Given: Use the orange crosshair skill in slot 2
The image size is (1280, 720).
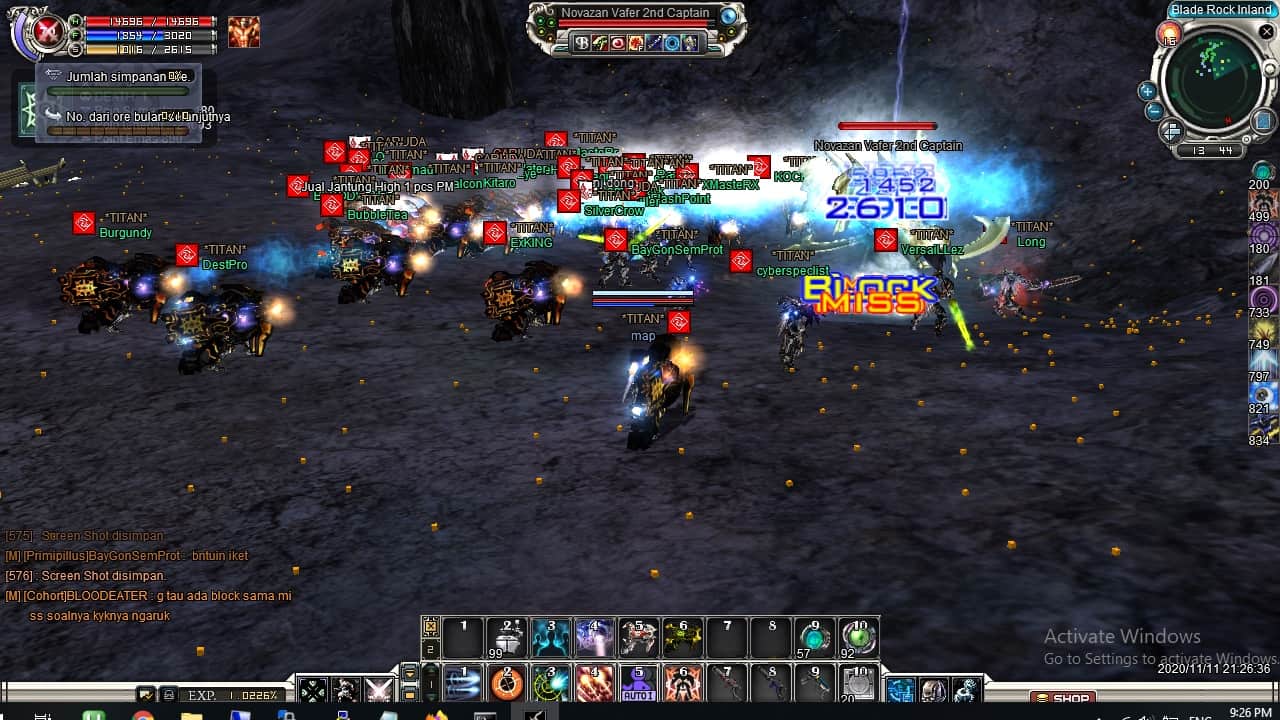Looking at the screenshot, I should click(x=507, y=684).
